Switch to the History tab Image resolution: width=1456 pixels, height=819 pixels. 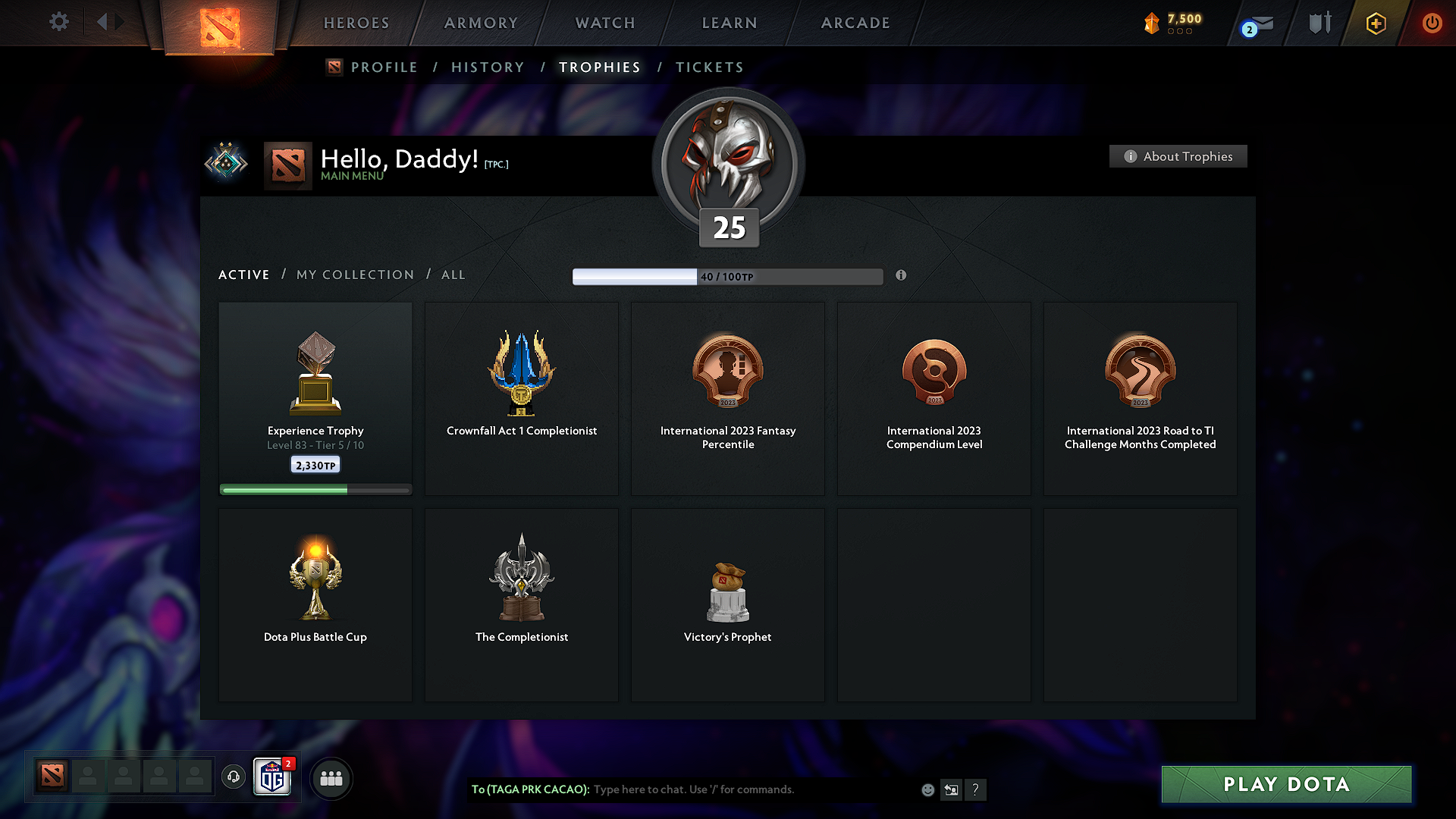(x=488, y=67)
